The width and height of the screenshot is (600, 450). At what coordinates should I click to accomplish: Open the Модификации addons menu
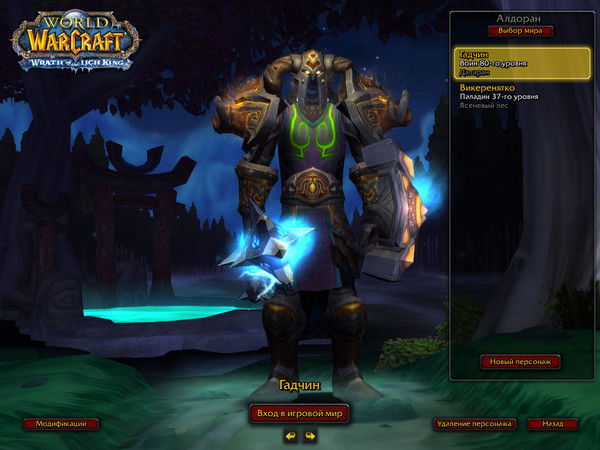pyautogui.click(x=61, y=424)
